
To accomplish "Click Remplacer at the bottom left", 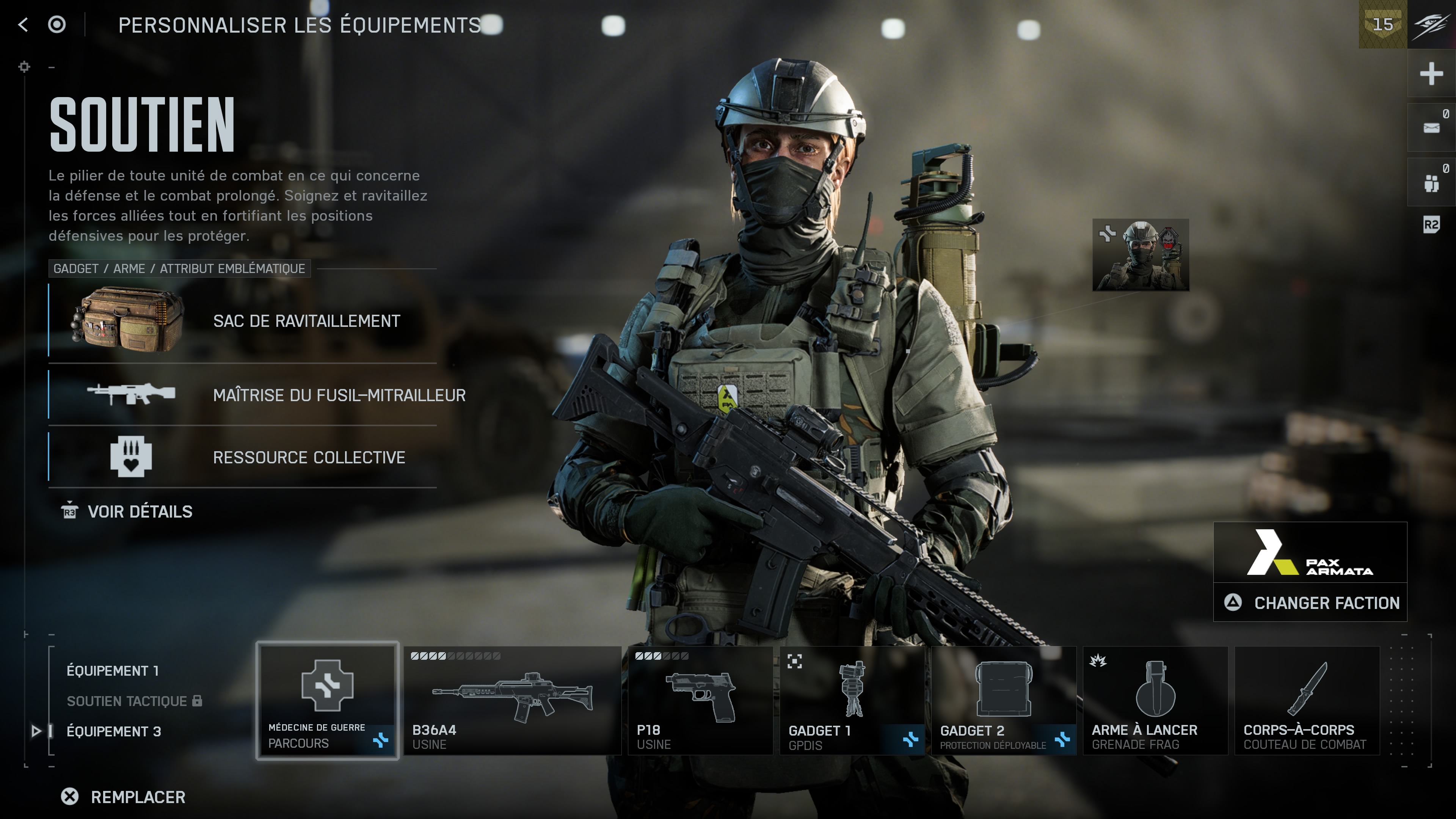I will pos(124,797).
